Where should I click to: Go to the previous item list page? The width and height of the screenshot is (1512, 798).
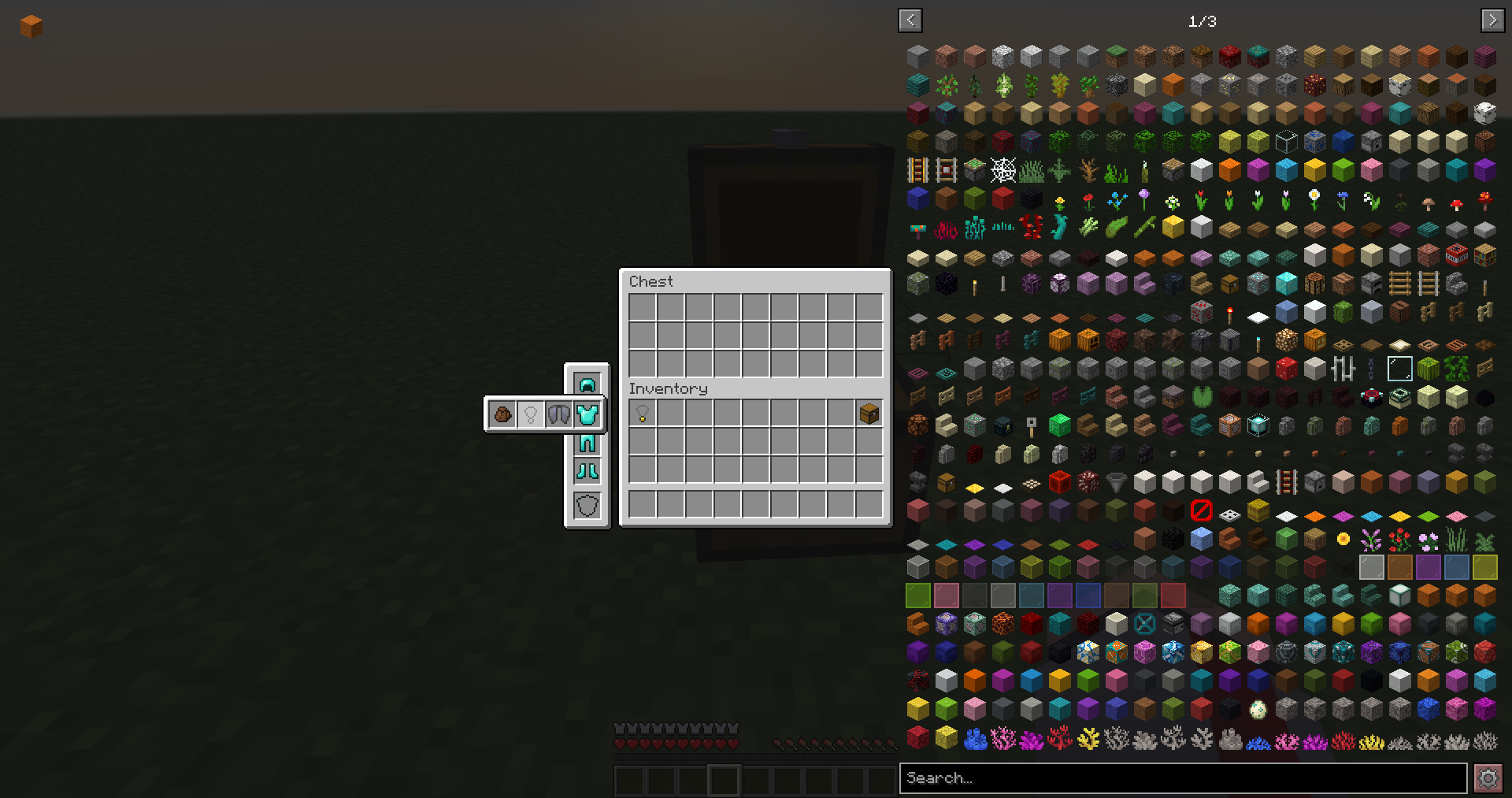(910, 20)
